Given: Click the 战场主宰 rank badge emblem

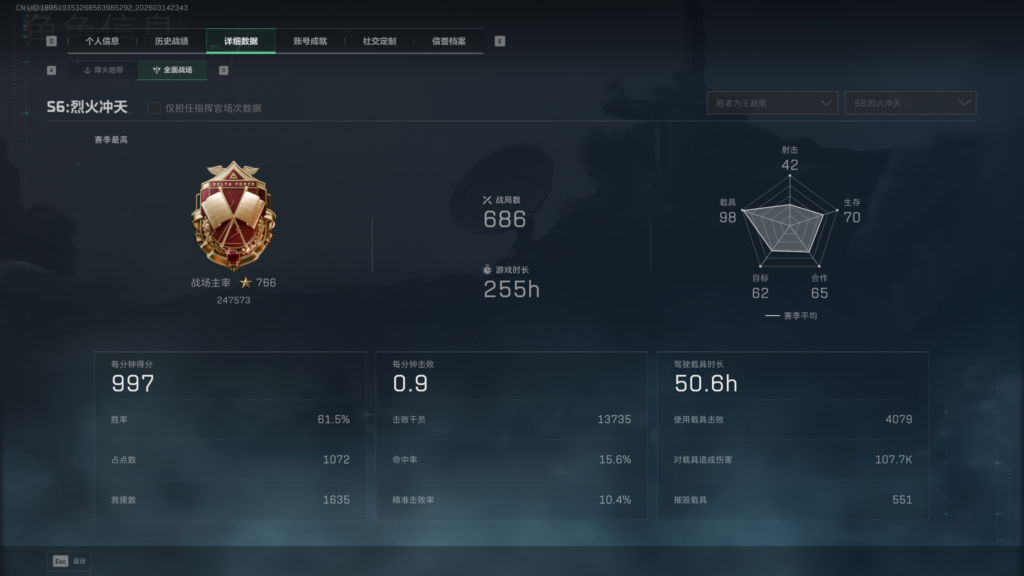Looking at the screenshot, I should [x=225, y=214].
